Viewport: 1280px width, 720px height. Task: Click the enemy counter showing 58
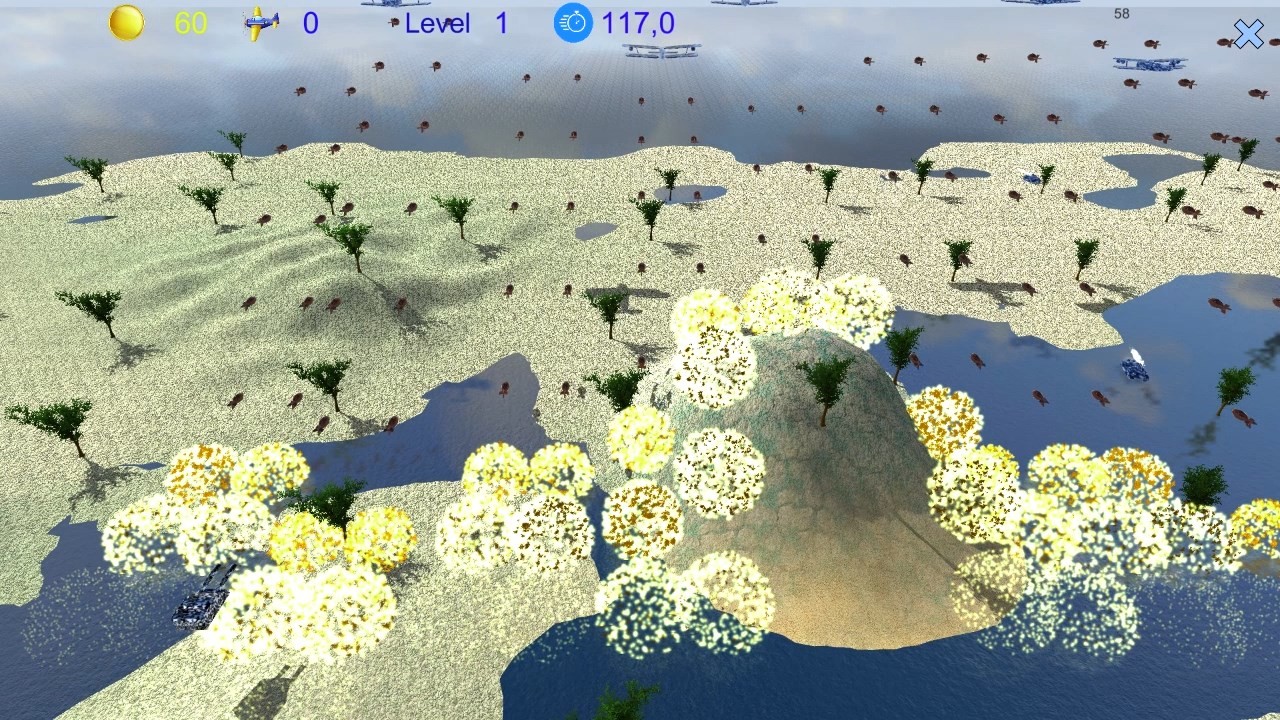point(1121,14)
